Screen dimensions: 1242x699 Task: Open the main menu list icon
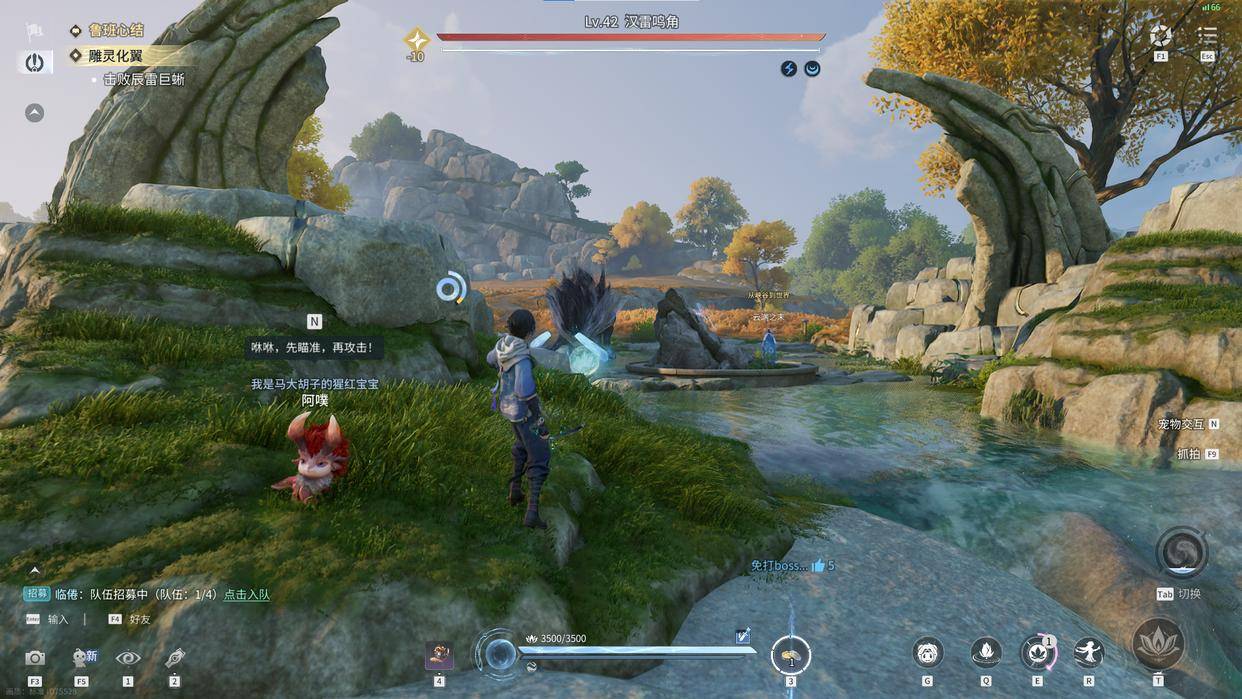pos(1207,35)
